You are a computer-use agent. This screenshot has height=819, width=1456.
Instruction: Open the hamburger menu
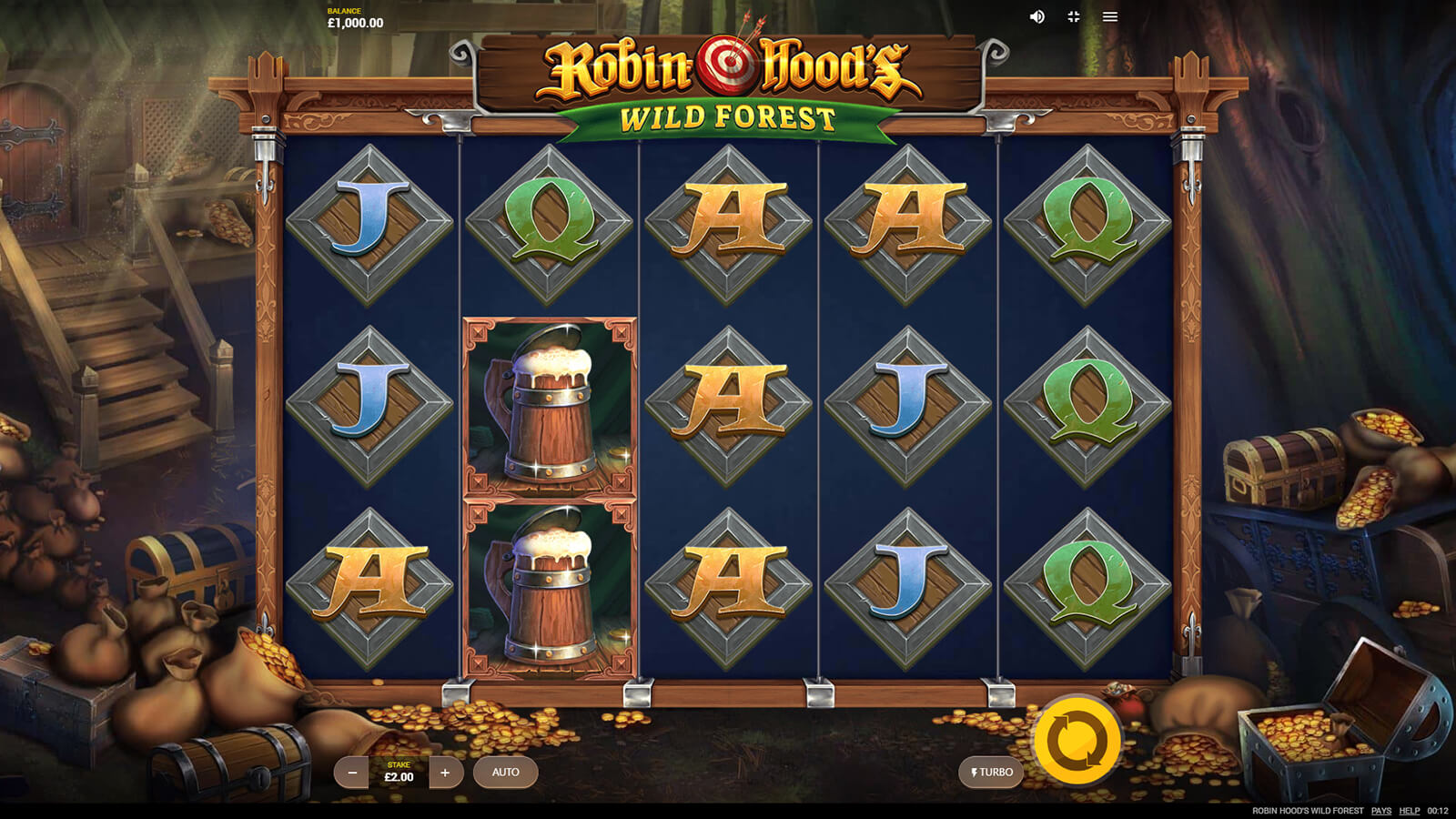click(x=1110, y=17)
